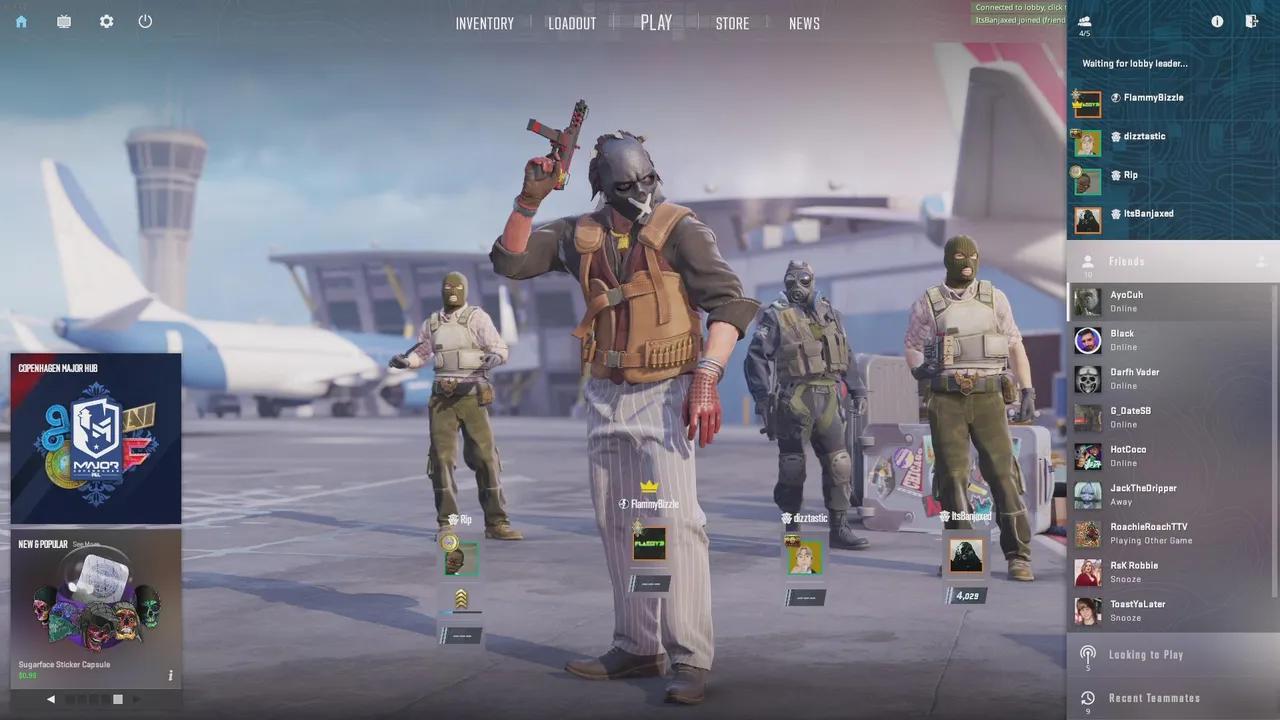The height and width of the screenshot is (720, 1280).
Task: Open the Sugarface Sticker Capsule info icon
Action: [170, 675]
